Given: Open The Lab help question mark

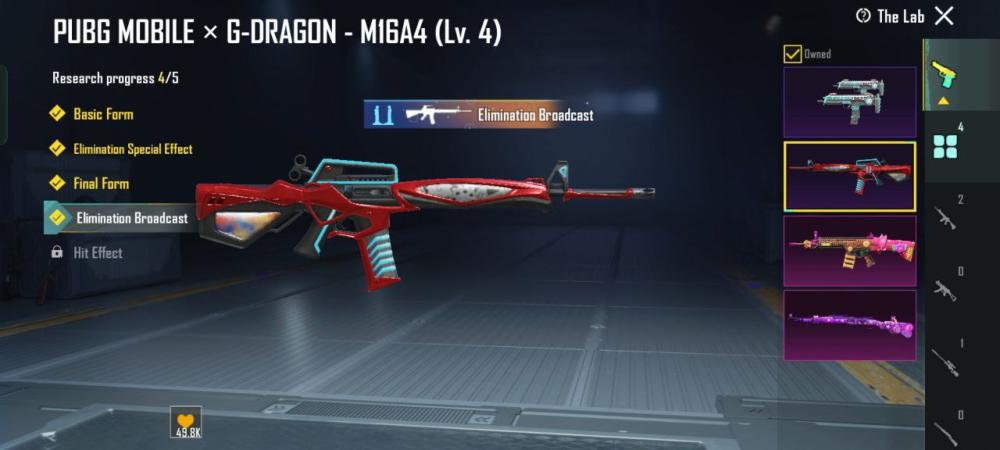Looking at the screenshot, I should (863, 15).
